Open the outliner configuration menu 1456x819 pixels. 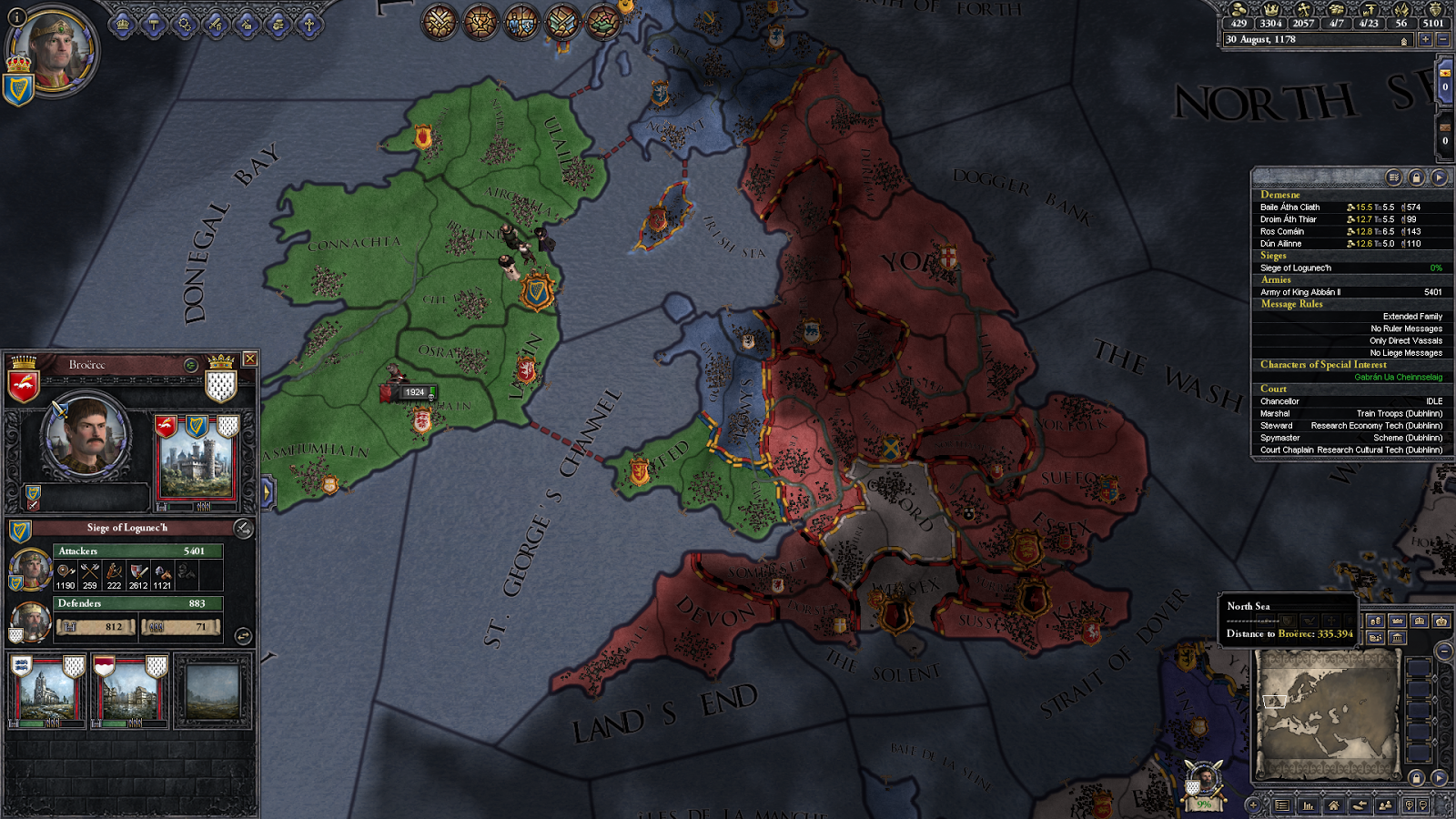pyautogui.click(x=1393, y=177)
